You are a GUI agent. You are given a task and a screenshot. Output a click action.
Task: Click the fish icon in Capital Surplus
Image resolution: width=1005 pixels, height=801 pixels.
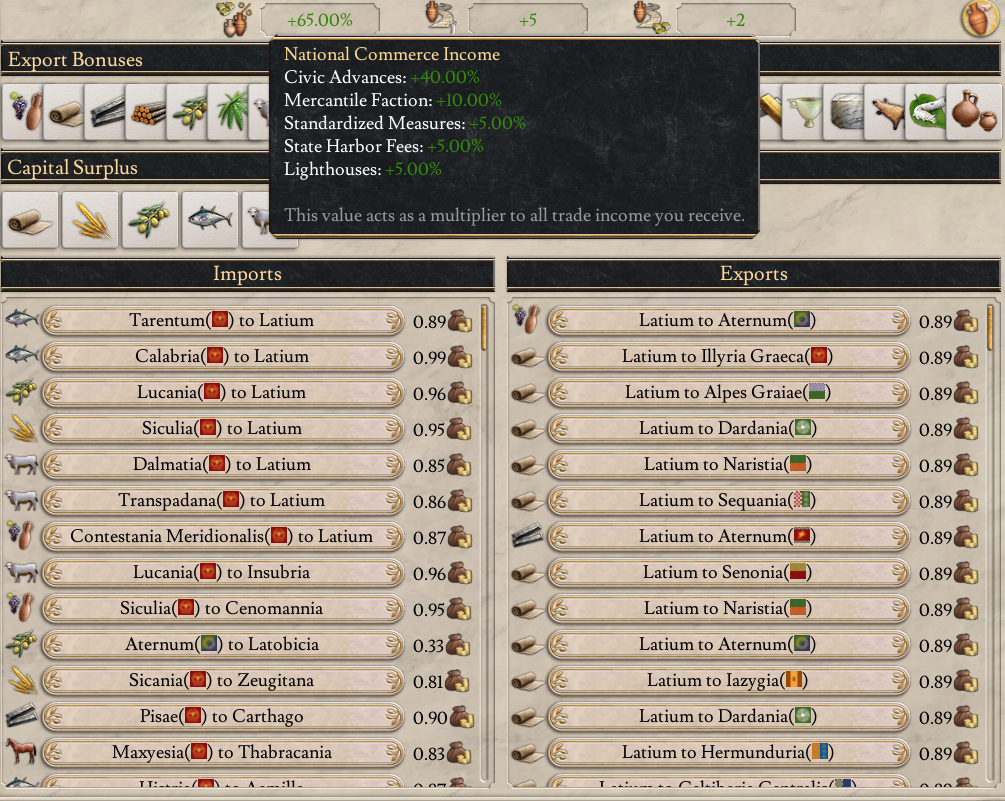pos(210,220)
